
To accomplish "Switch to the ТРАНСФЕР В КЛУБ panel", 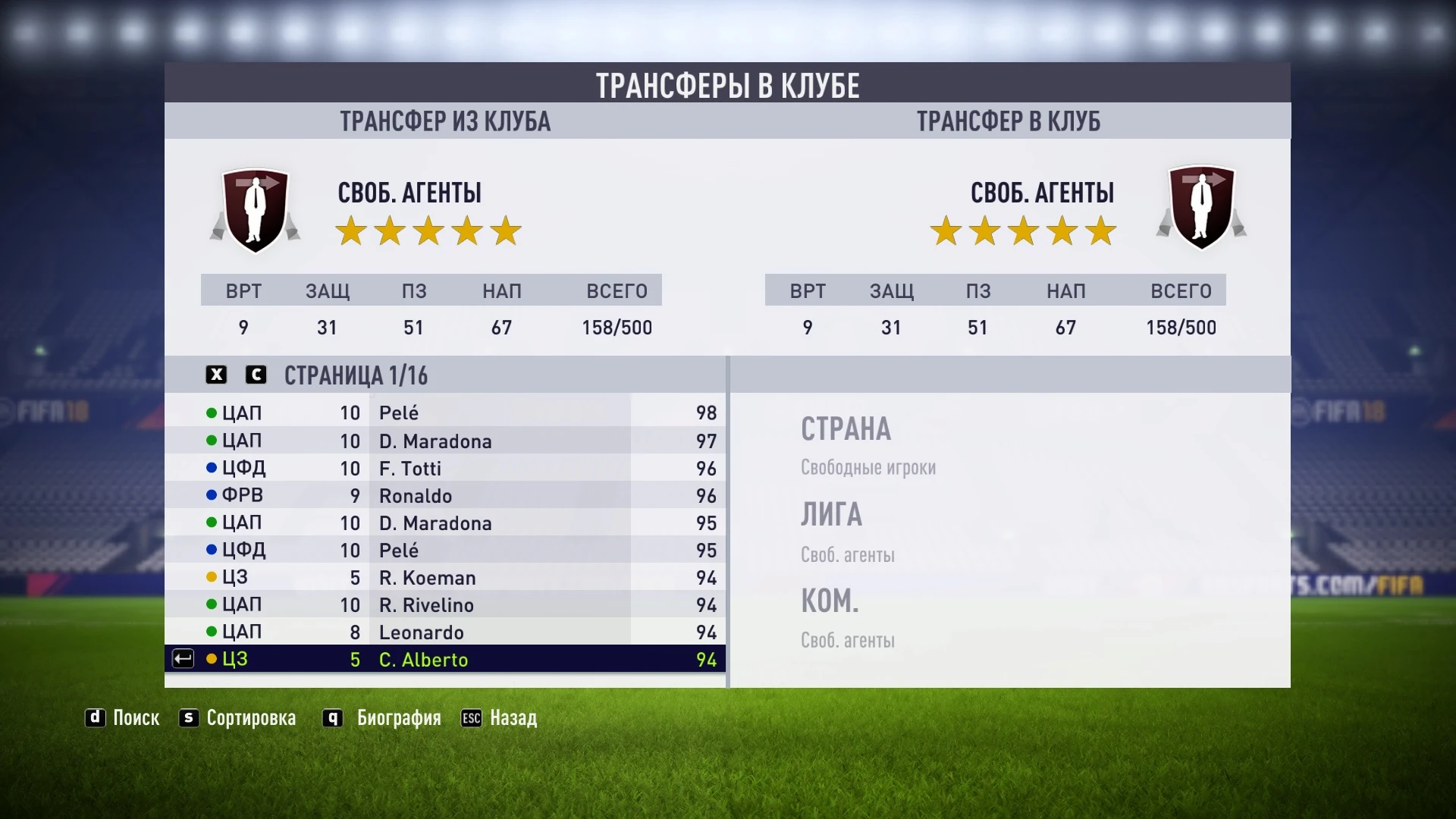I will click(x=1009, y=120).
